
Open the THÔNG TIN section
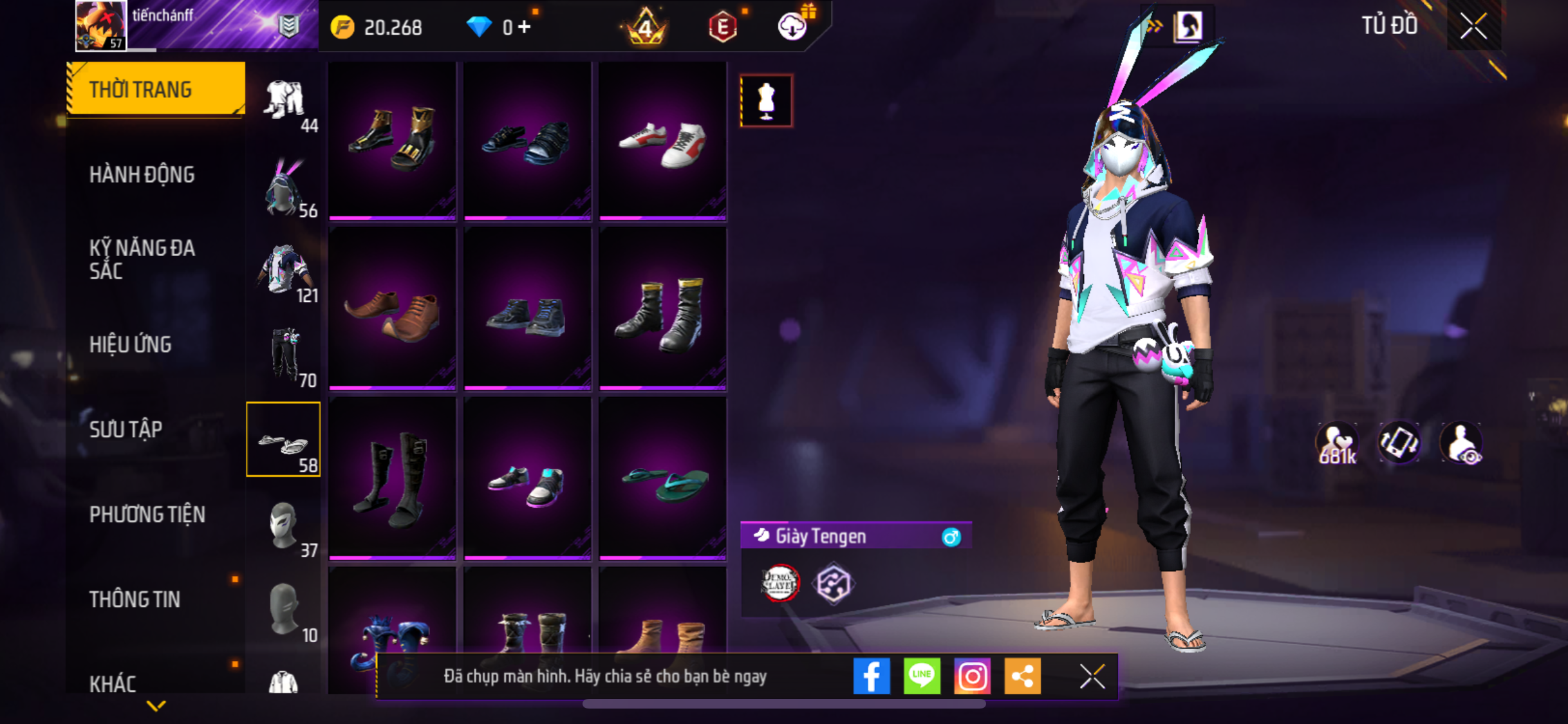tap(135, 599)
